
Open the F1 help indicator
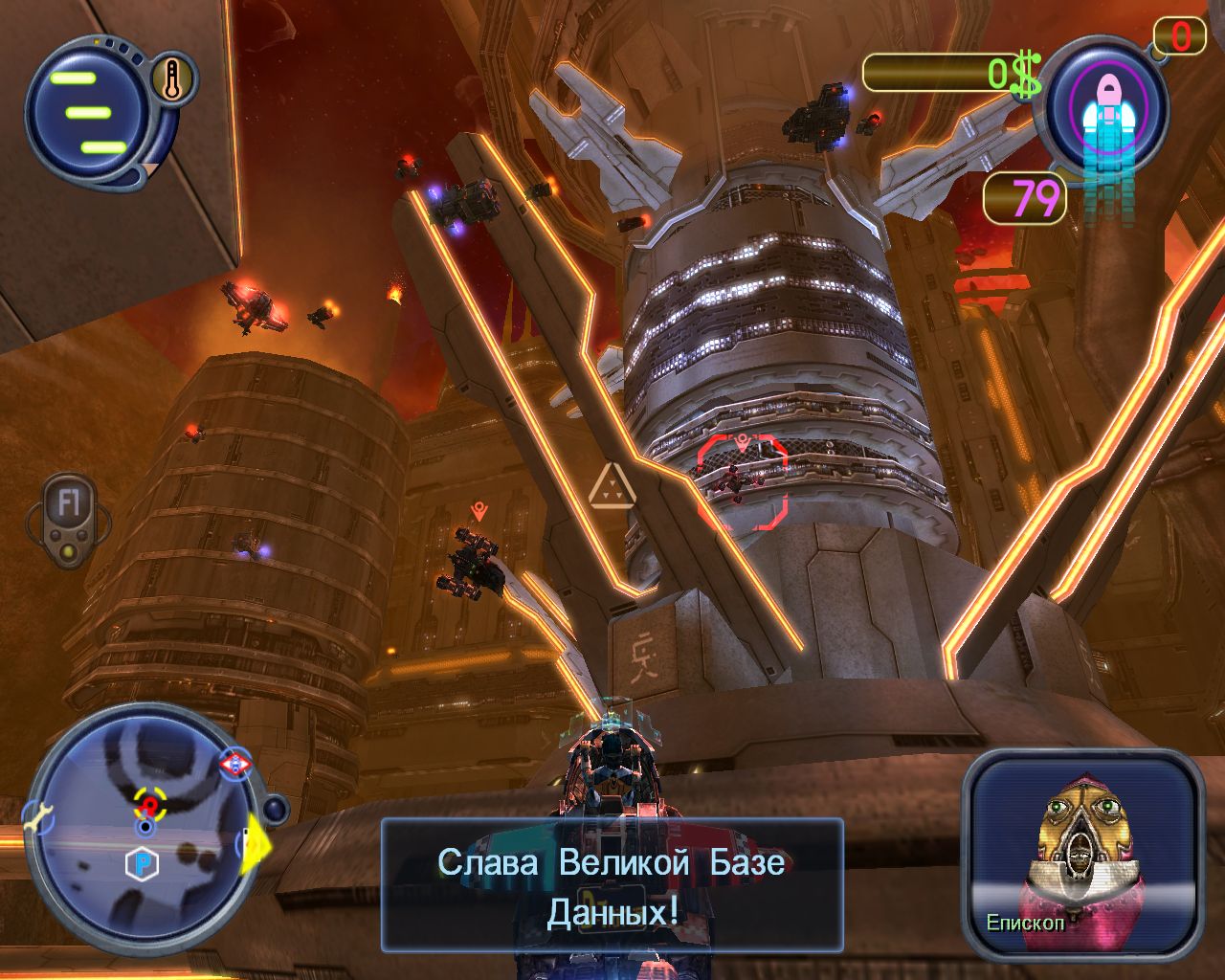(x=68, y=506)
